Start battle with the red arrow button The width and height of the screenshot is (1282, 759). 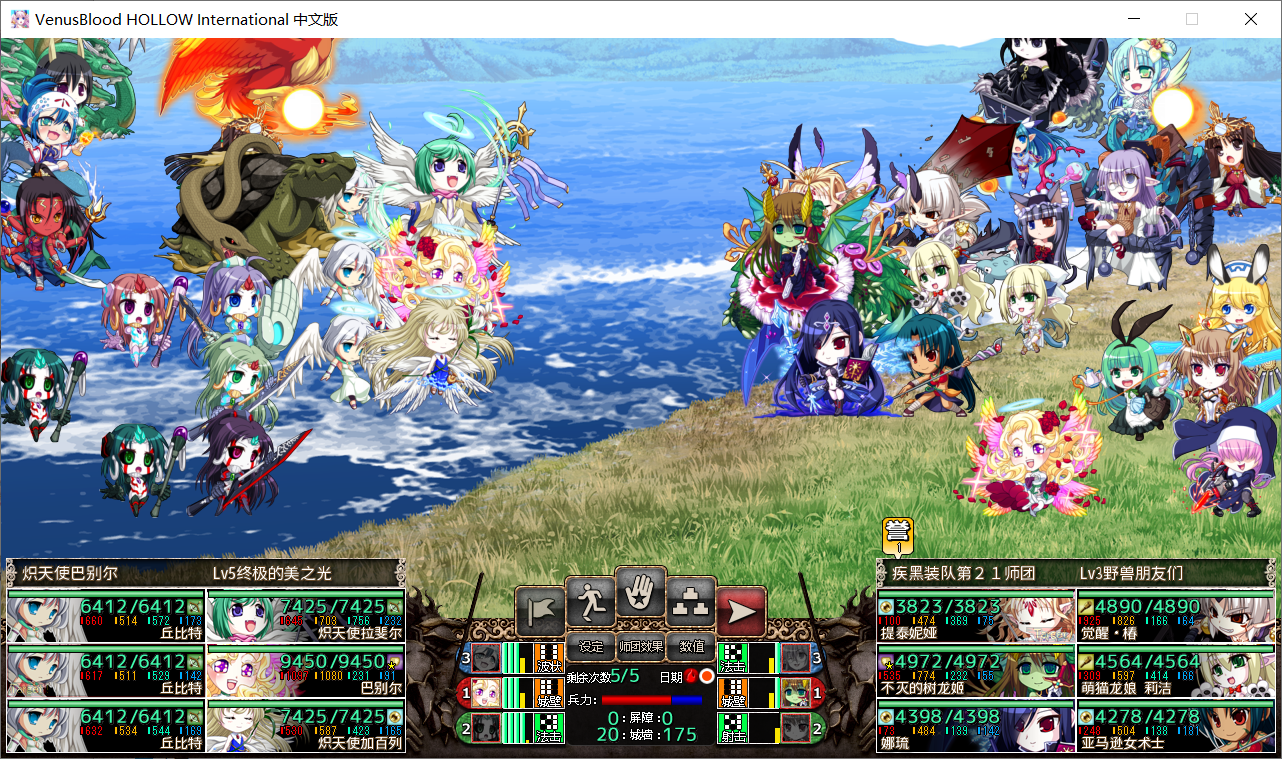click(742, 611)
